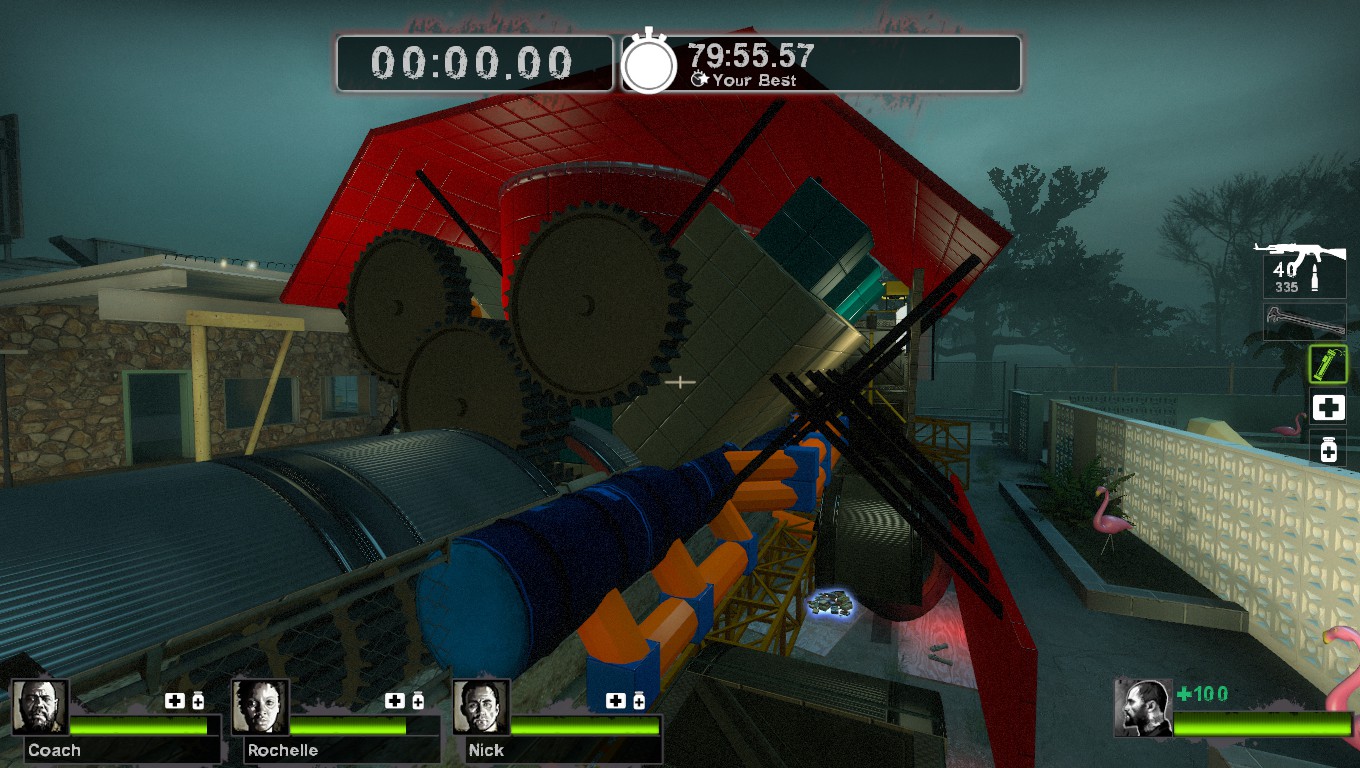Pick the pain pills bottle slot
The height and width of the screenshot is (768, 1360).
[1328, 449]
